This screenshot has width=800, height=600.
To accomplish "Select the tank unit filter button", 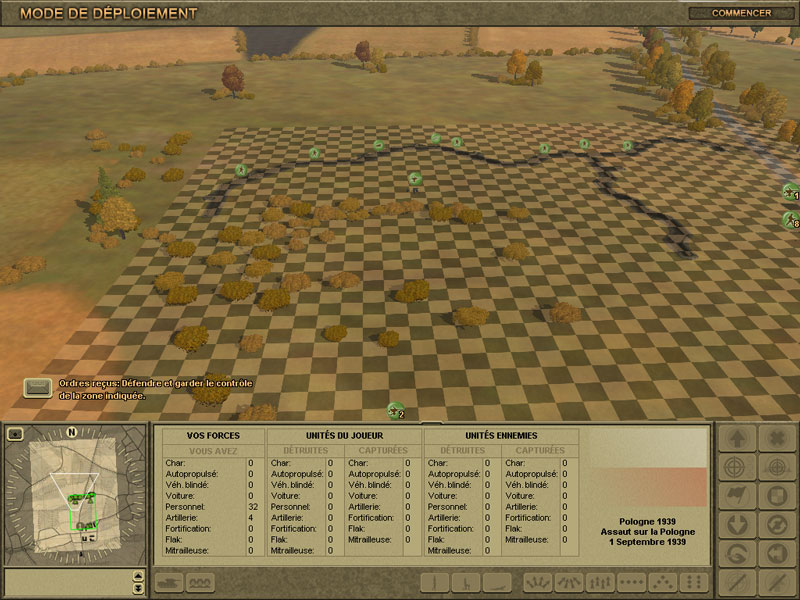I will coord(167,582).
